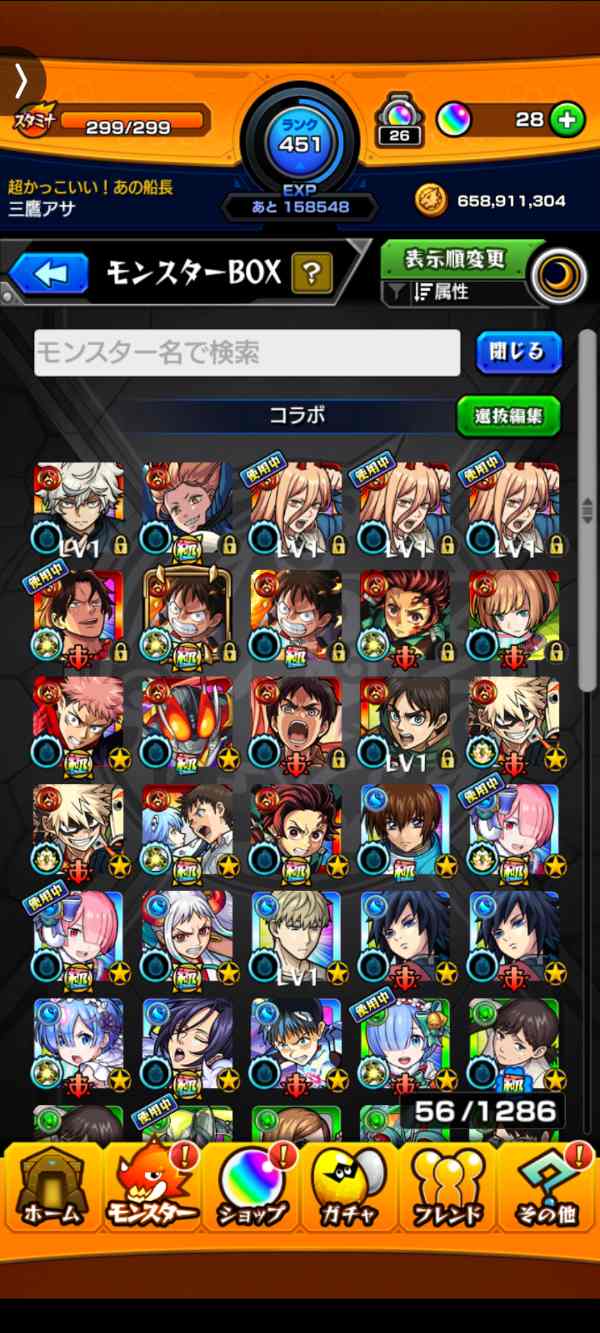Open 選抜編集 selection edit
Screen dimensions: 600x1333
point(508,416)
